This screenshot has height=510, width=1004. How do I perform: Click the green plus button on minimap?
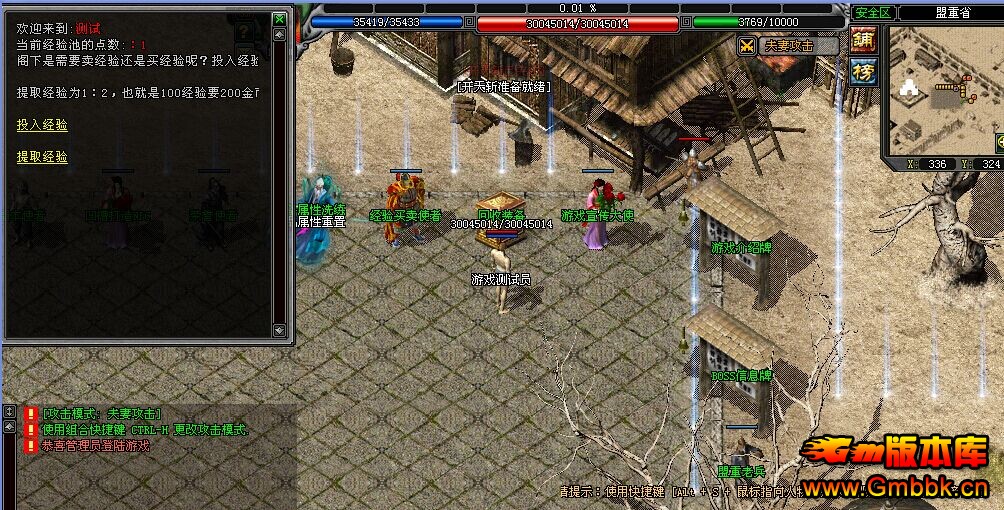pos(999,141)
